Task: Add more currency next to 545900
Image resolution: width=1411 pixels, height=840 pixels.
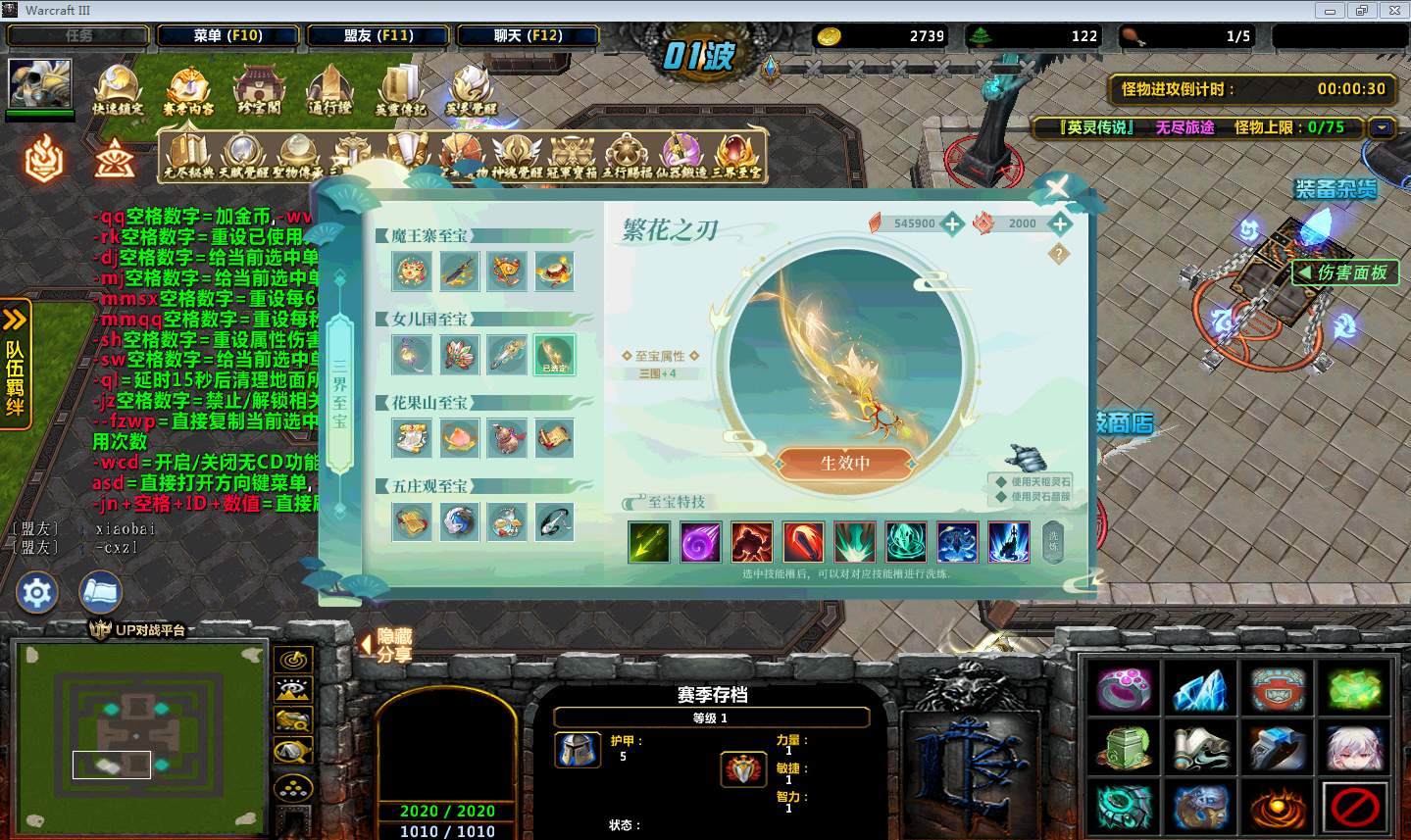Action: tap(951, 224)
